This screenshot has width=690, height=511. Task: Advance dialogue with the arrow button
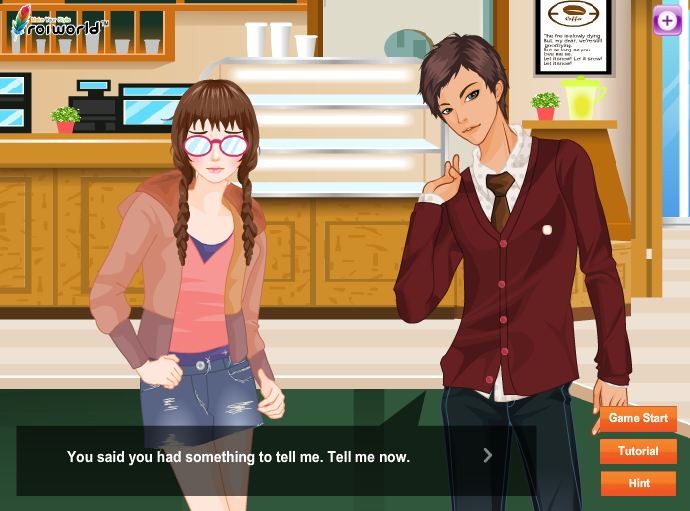click(488, 456)
